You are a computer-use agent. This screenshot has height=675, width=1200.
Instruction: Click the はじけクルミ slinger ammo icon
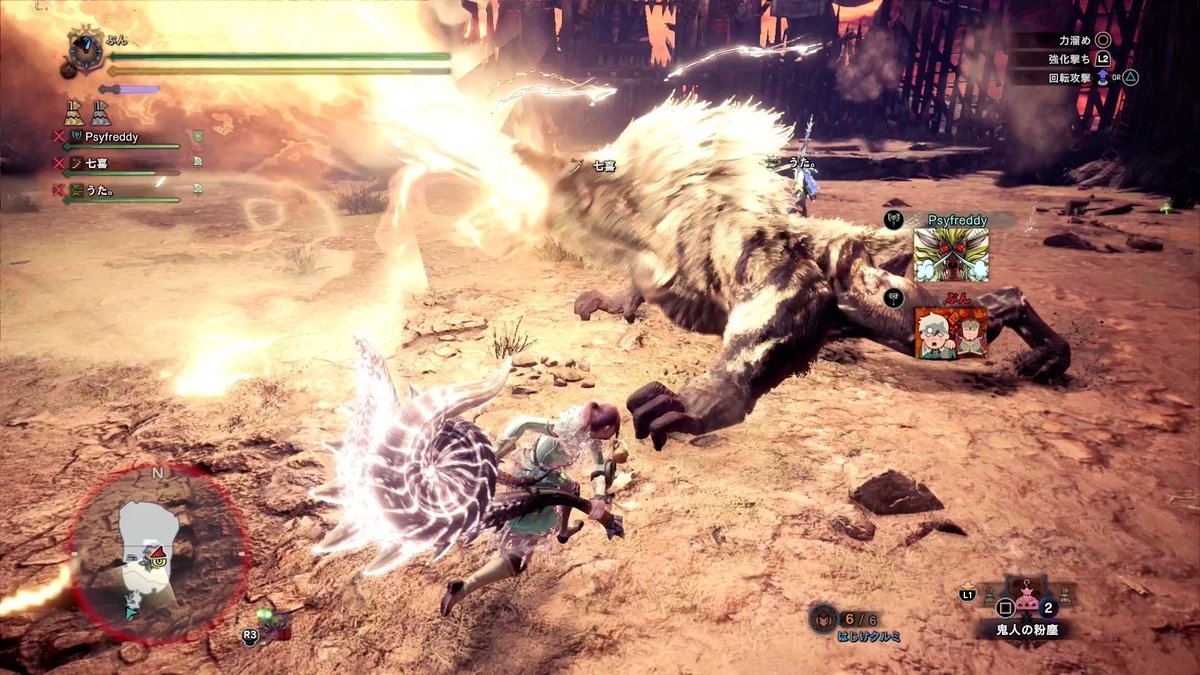point(823,618)
